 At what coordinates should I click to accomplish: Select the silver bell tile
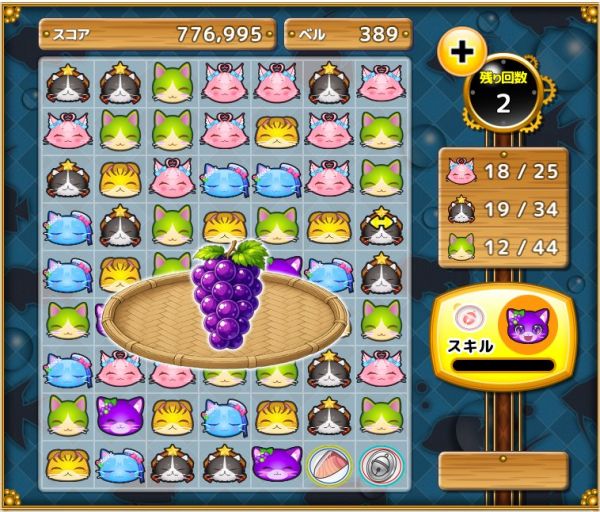(x=378, y=462)
